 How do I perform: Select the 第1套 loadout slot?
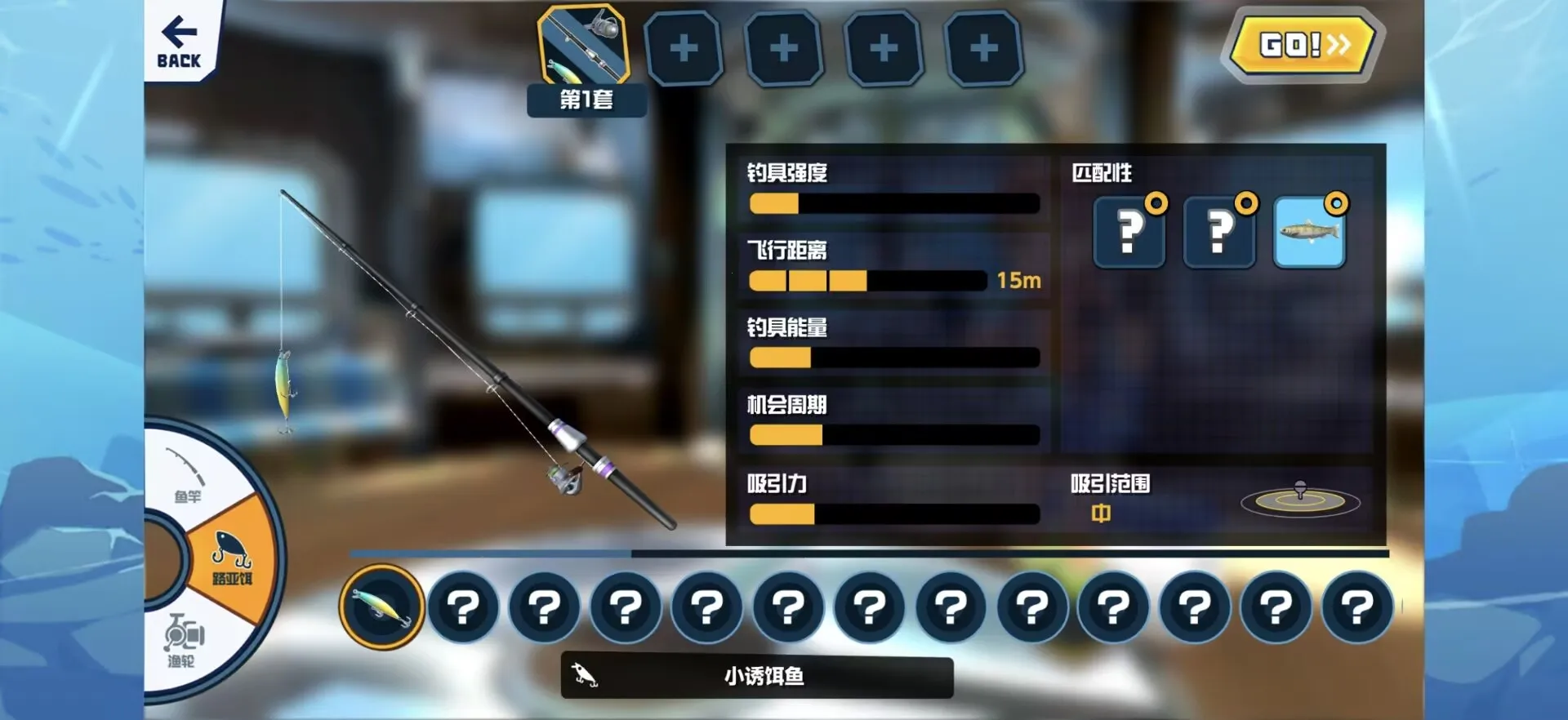pos(586,47)
